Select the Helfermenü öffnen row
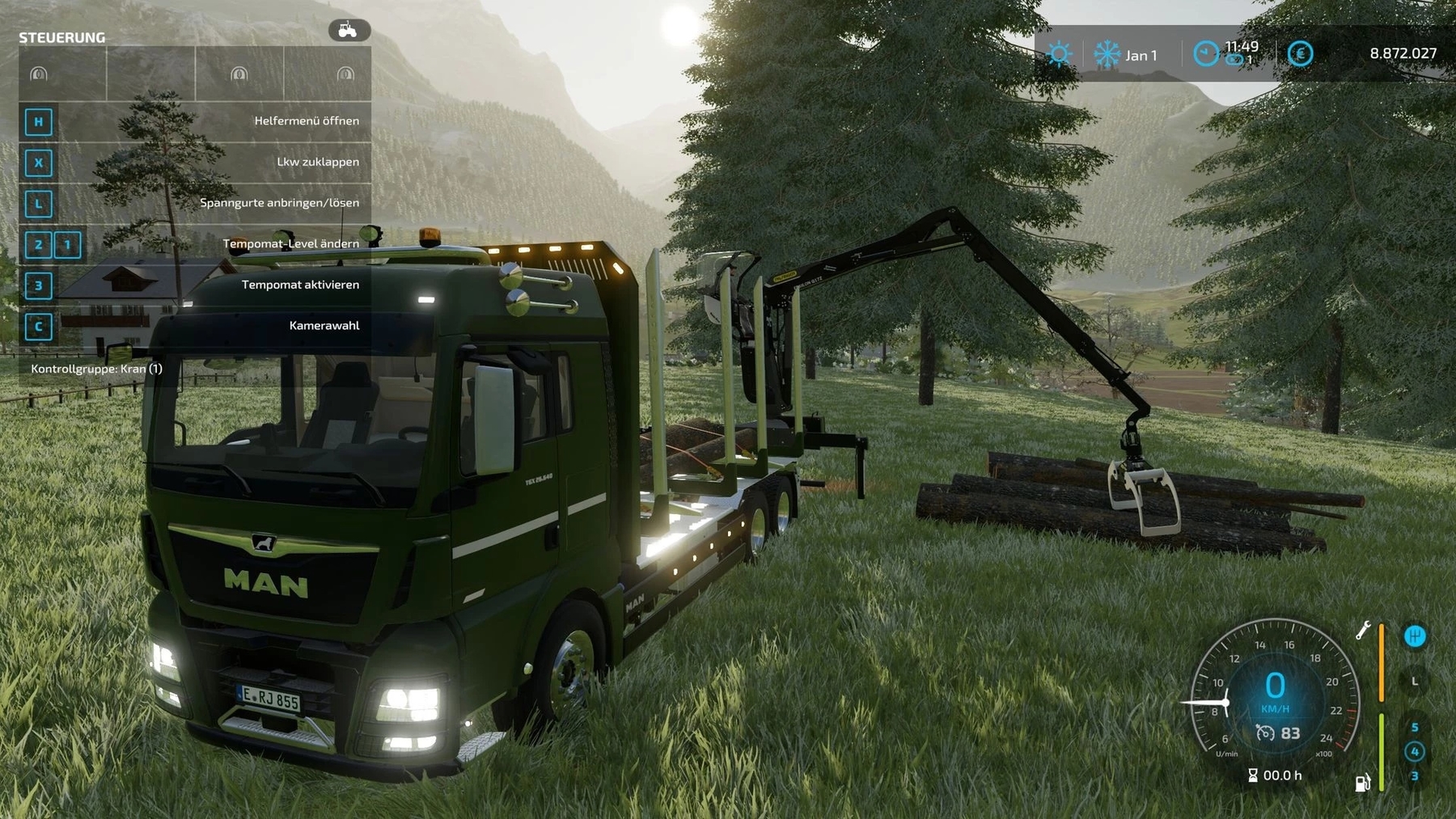Viewport: 1456px width, 819px height. [194, 121]
